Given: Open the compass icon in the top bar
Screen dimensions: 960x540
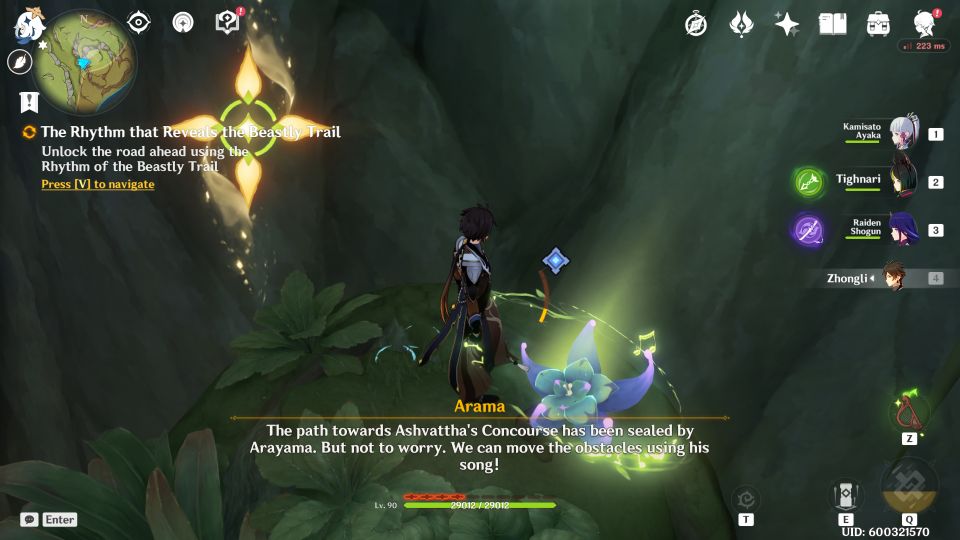Looking at the screenshot, I should pyautogui.click(x=696, y=24).
